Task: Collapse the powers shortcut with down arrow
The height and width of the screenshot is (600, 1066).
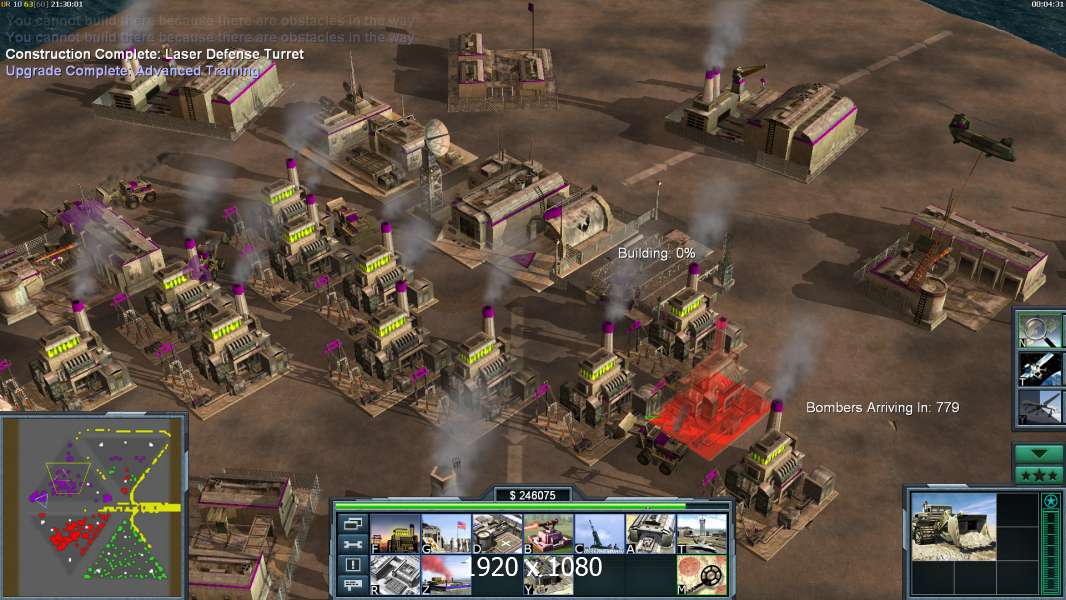Action: click(x=1038, y=454)
